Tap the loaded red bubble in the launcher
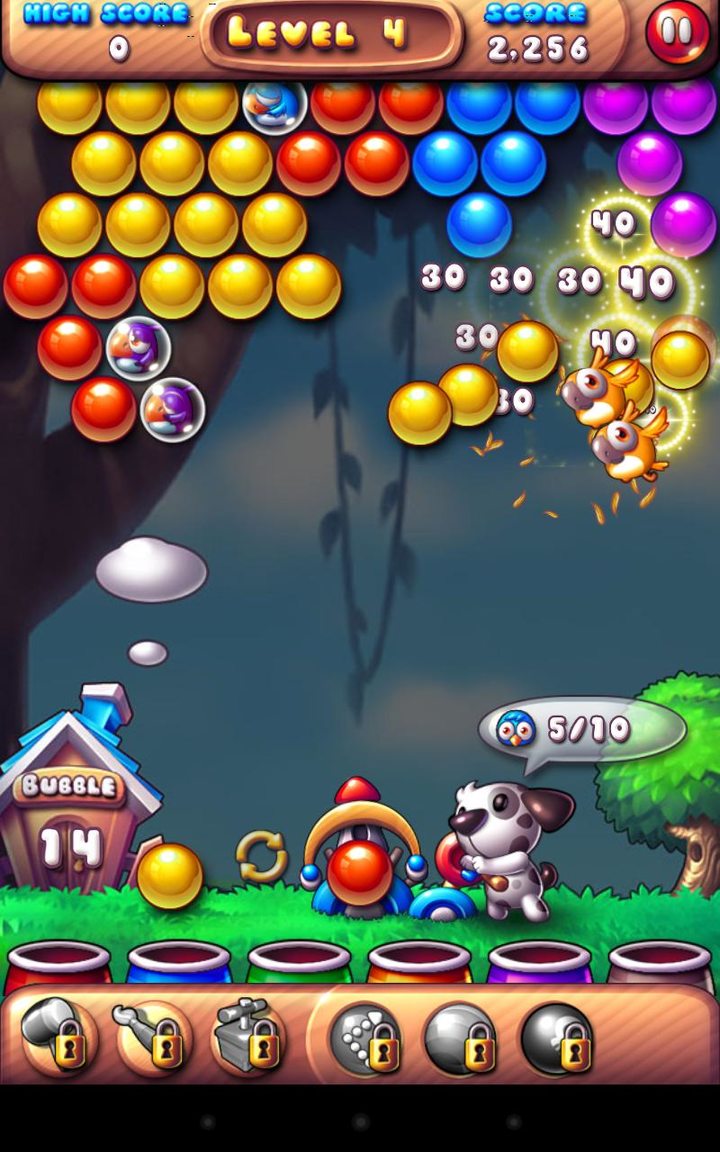Screen dimensions: 720x1152 (360, 868)
